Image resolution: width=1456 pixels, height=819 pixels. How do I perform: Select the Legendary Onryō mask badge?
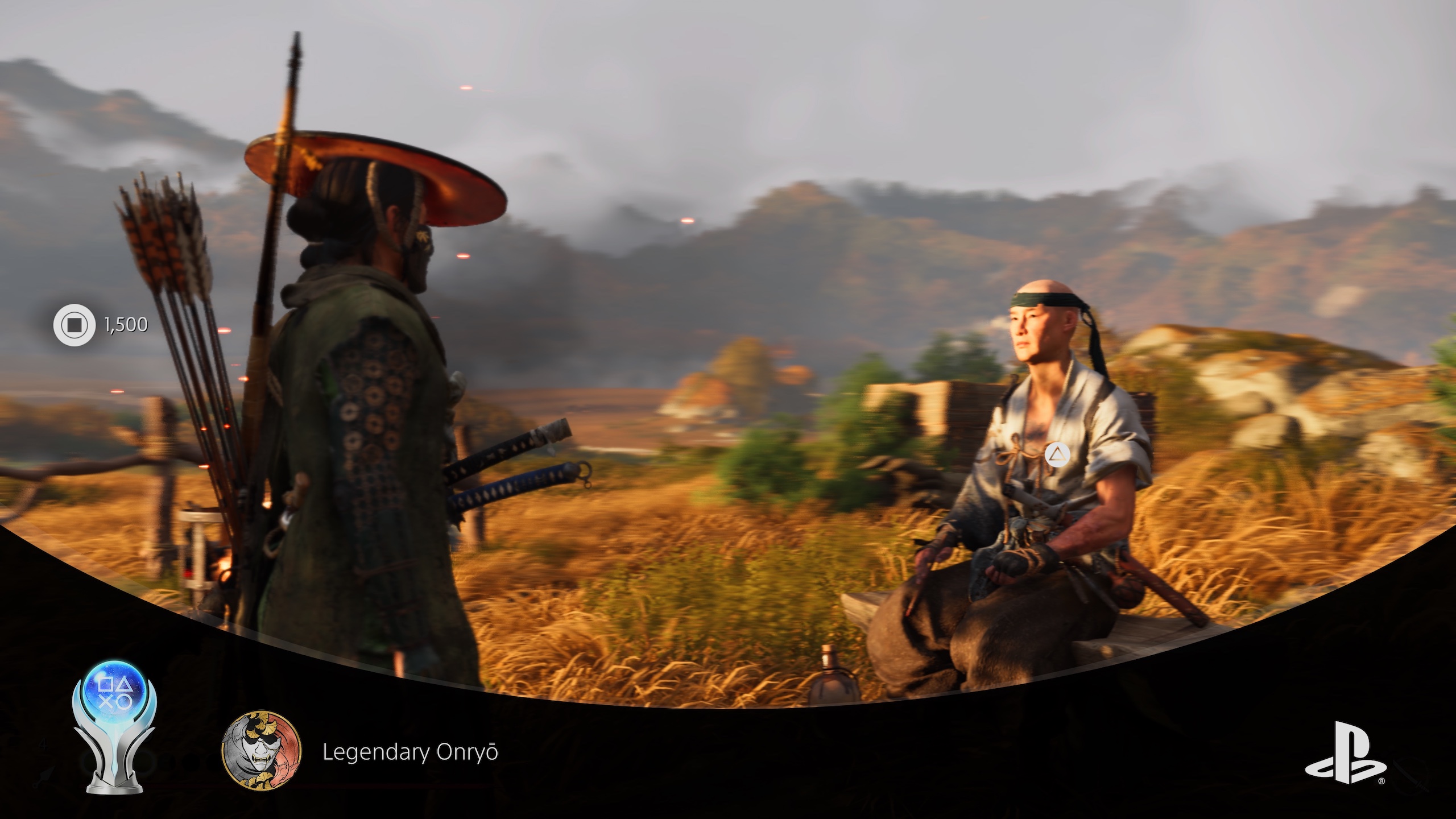tap(262, 753)
